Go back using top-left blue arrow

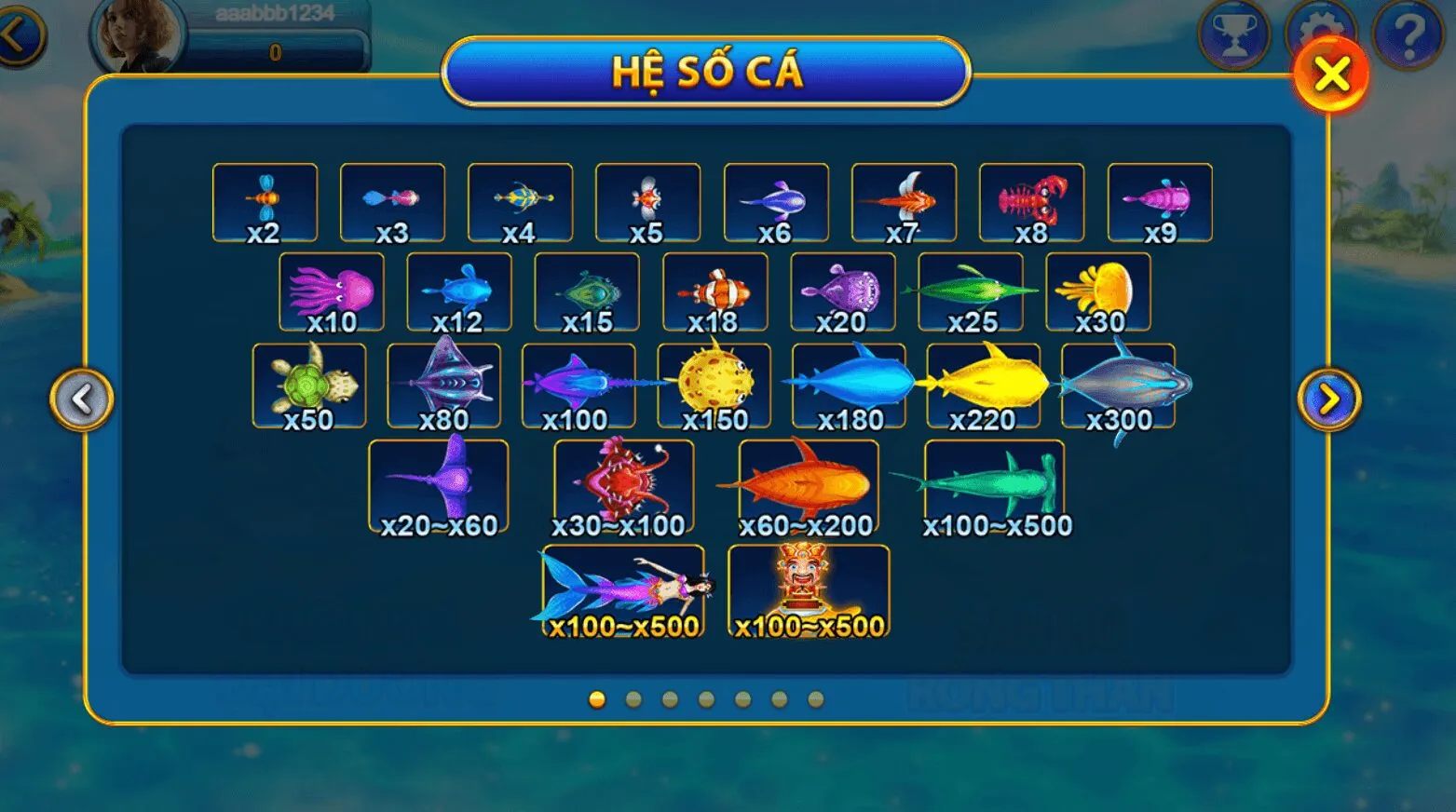point(17,34)
